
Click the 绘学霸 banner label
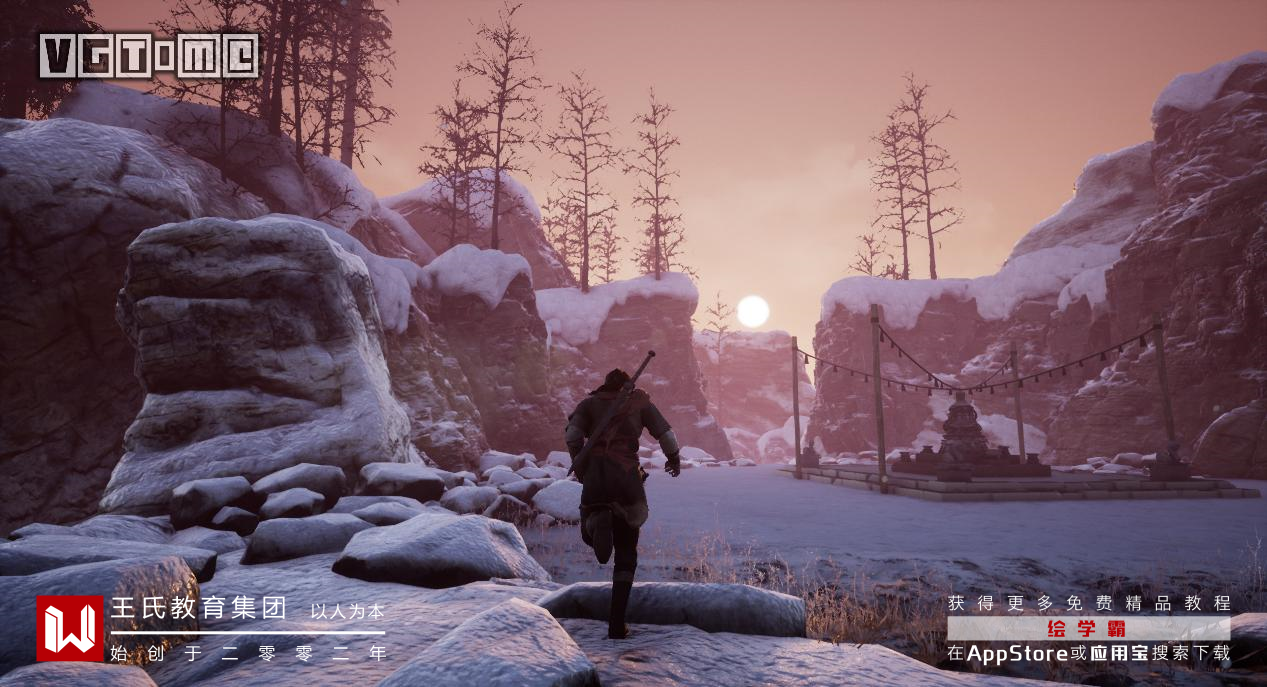pyautogui.click(x=1088, y=629)
